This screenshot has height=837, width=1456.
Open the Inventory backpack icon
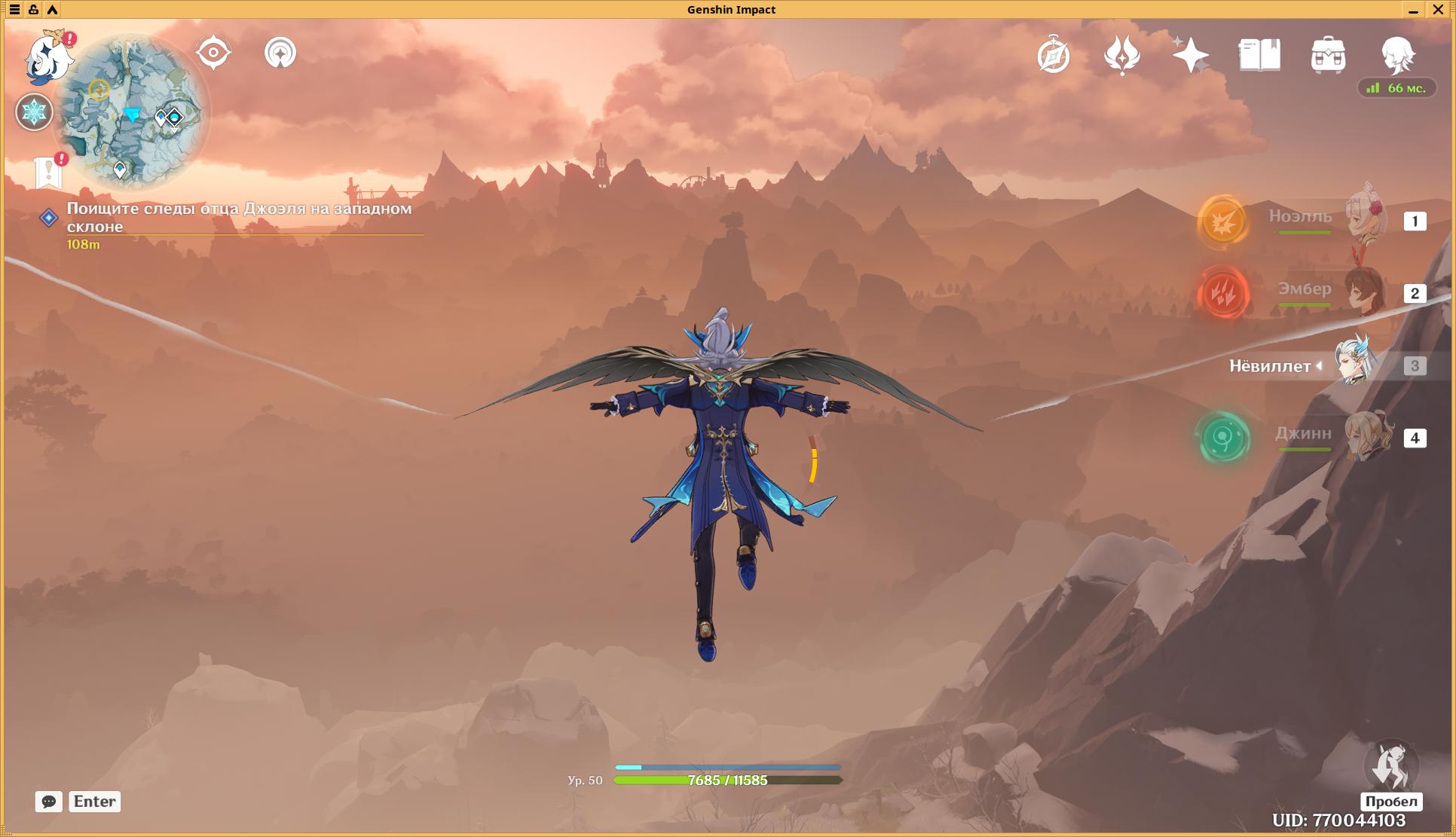click(1328, 55)
